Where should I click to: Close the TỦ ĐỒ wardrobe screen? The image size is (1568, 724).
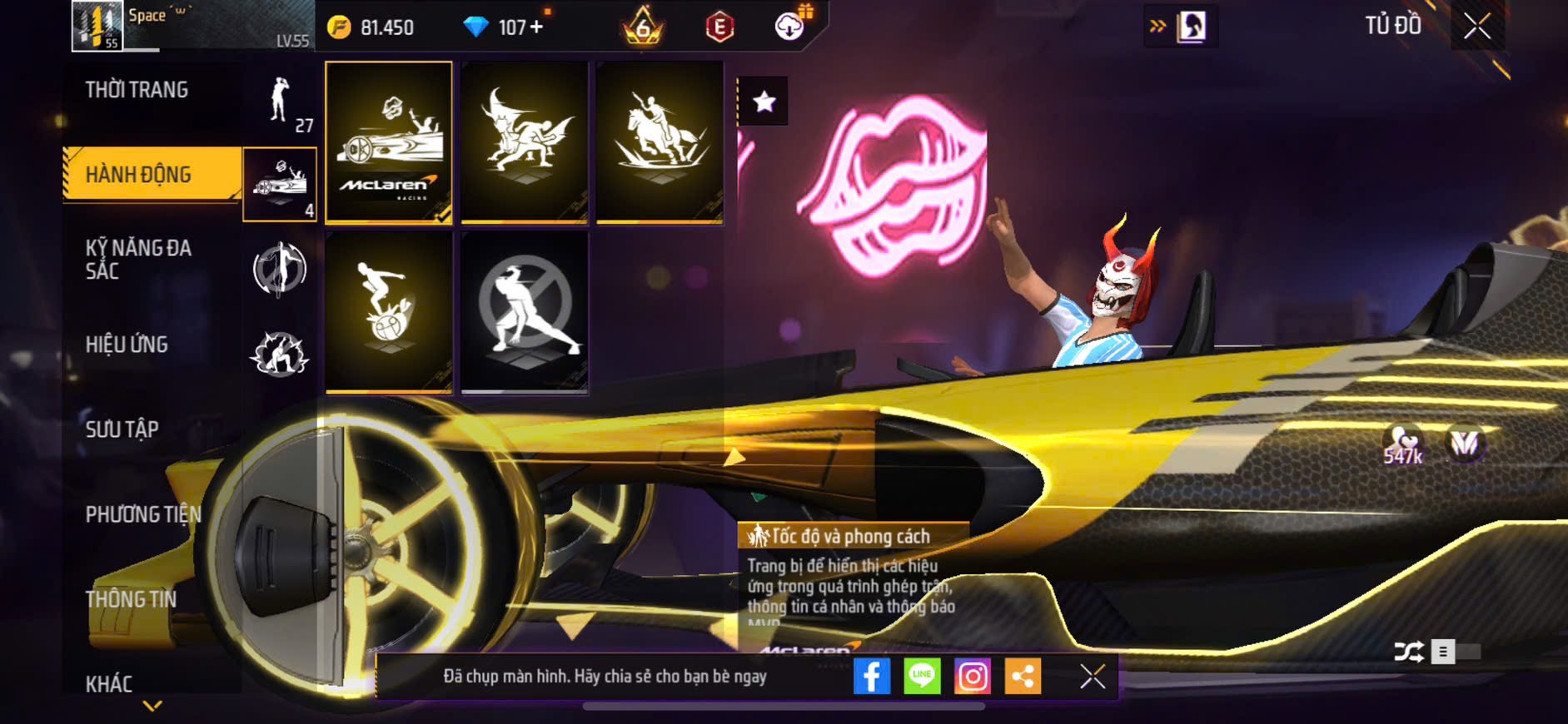click(x=1477, y=27)
